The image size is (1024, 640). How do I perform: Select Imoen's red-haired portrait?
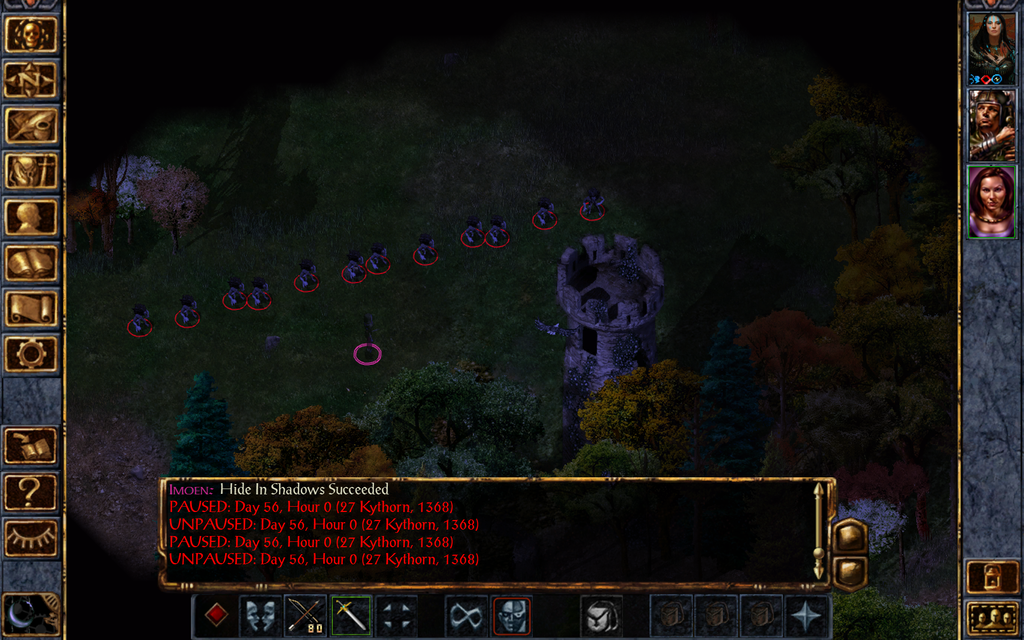pyautogui.click(x=991, y=201)
